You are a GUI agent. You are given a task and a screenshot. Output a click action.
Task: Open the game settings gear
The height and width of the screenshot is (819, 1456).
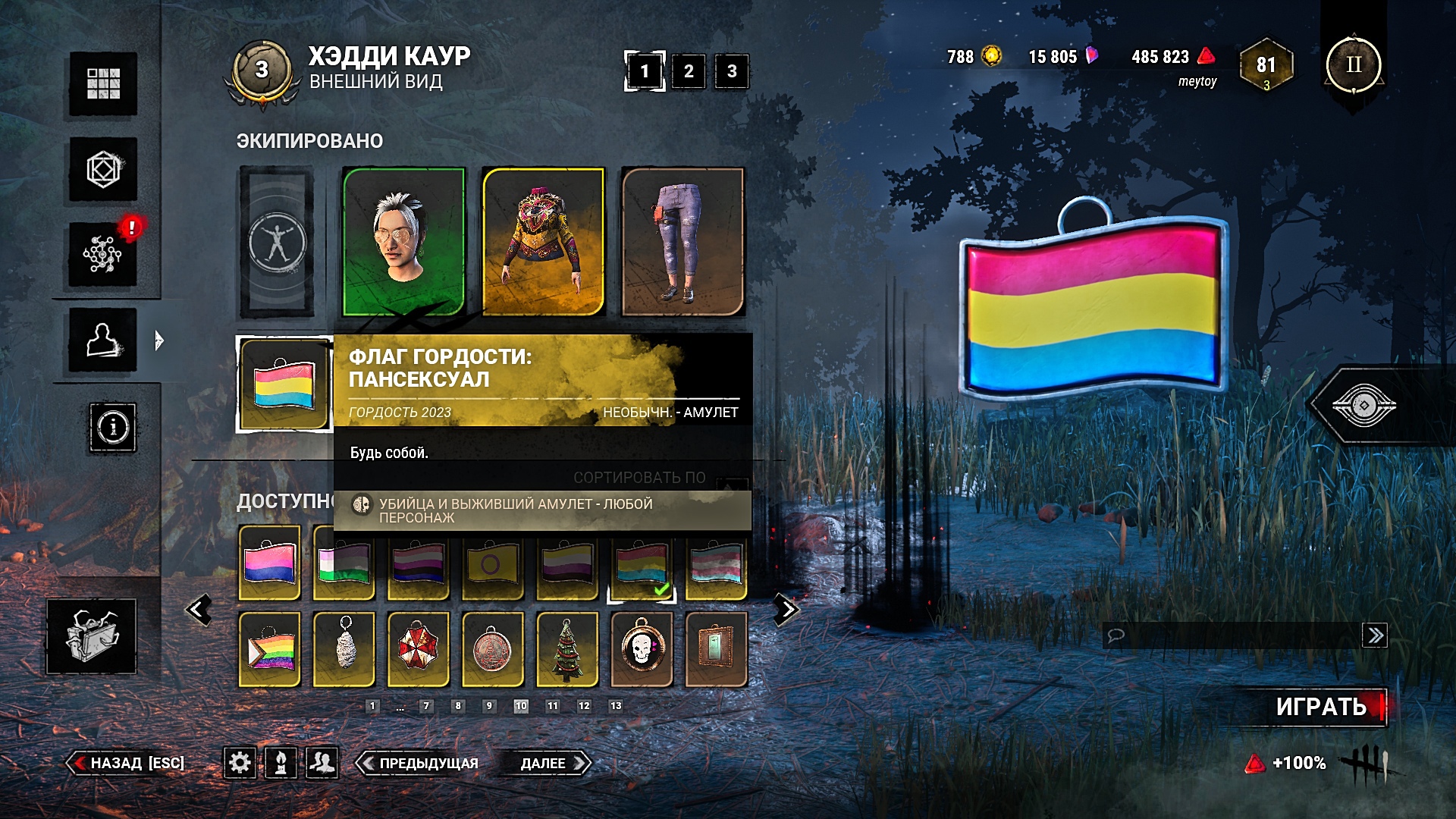pyautogui.click(x=240, y=762)
